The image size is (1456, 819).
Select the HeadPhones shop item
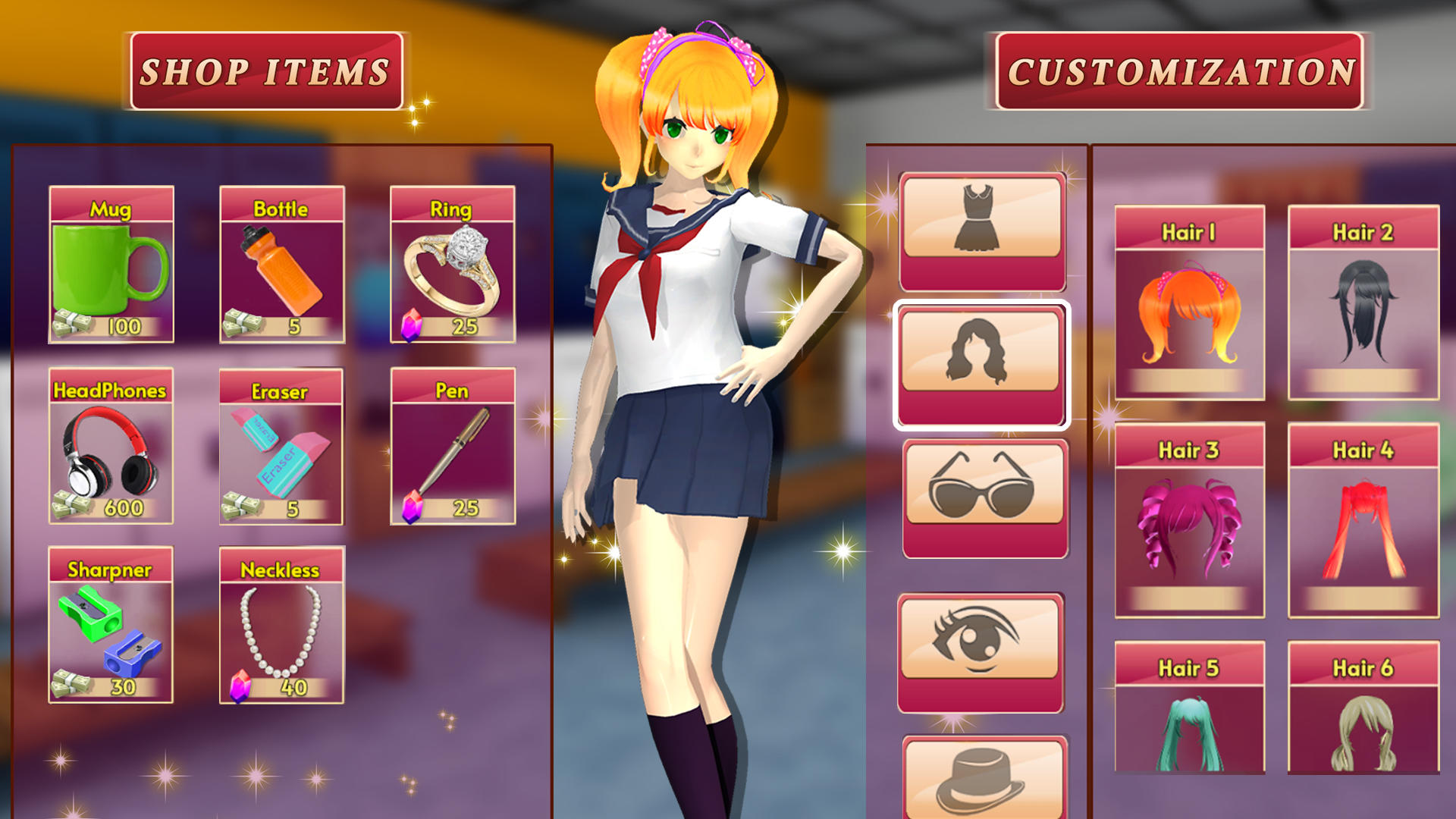point(110,447)
